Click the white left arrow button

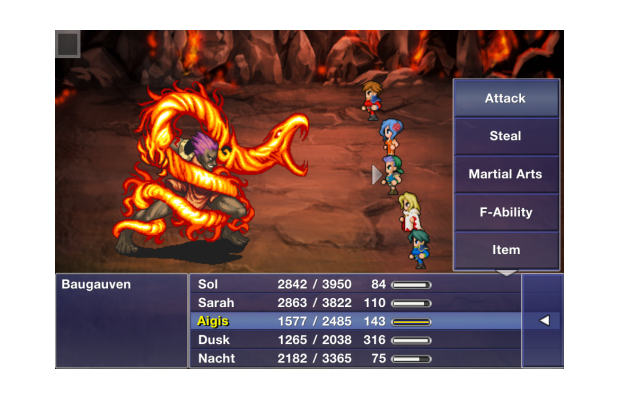(544, 321)
